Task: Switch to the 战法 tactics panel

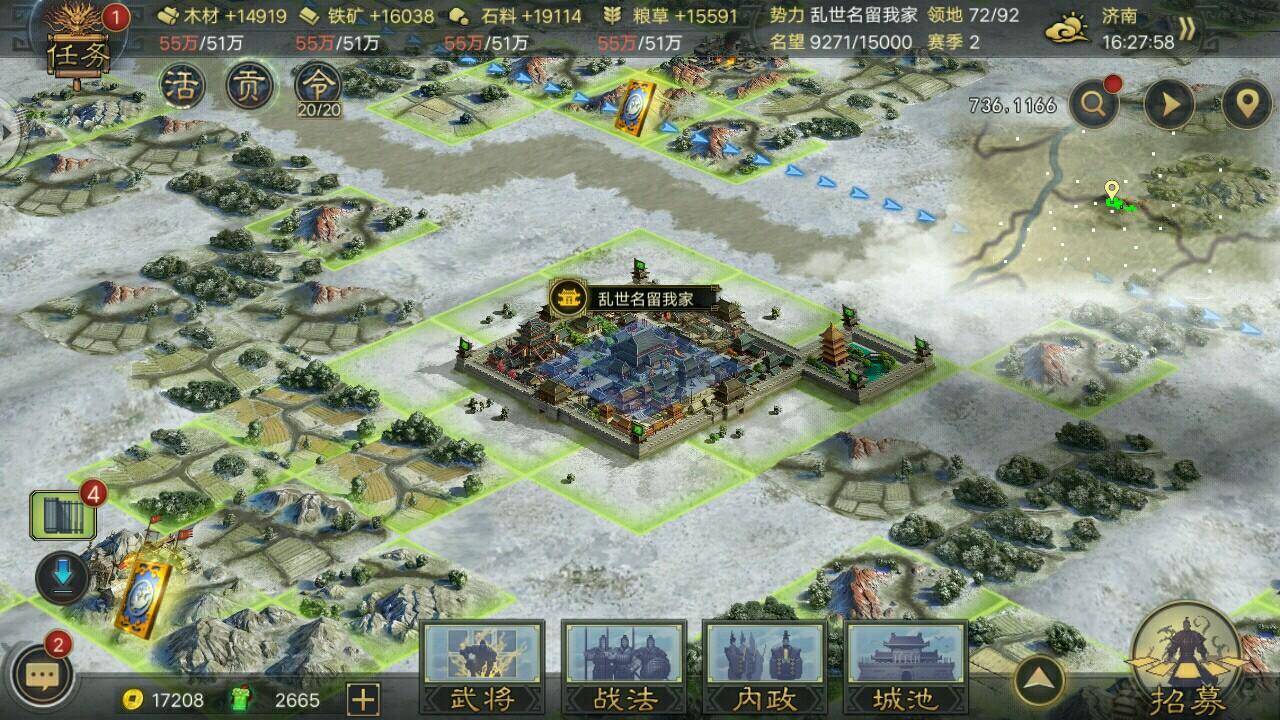Action: [623, 668]
